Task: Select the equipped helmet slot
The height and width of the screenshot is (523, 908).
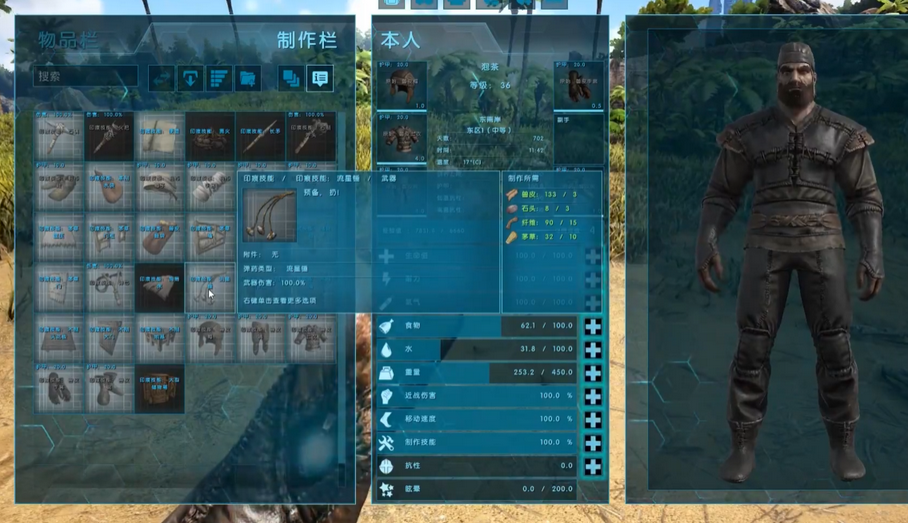Action: (404, 85)
